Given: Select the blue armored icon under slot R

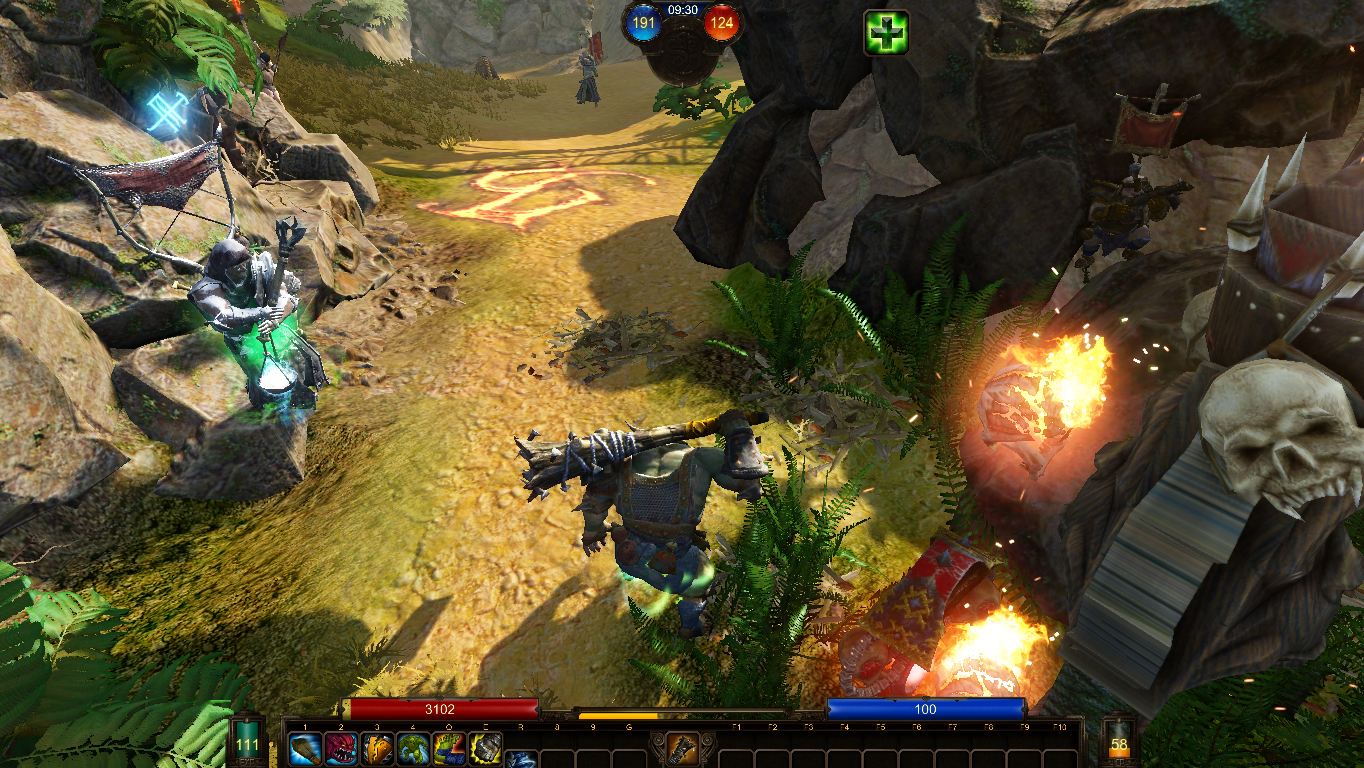Looking at the screenshot, I should [x=521, y=760].
